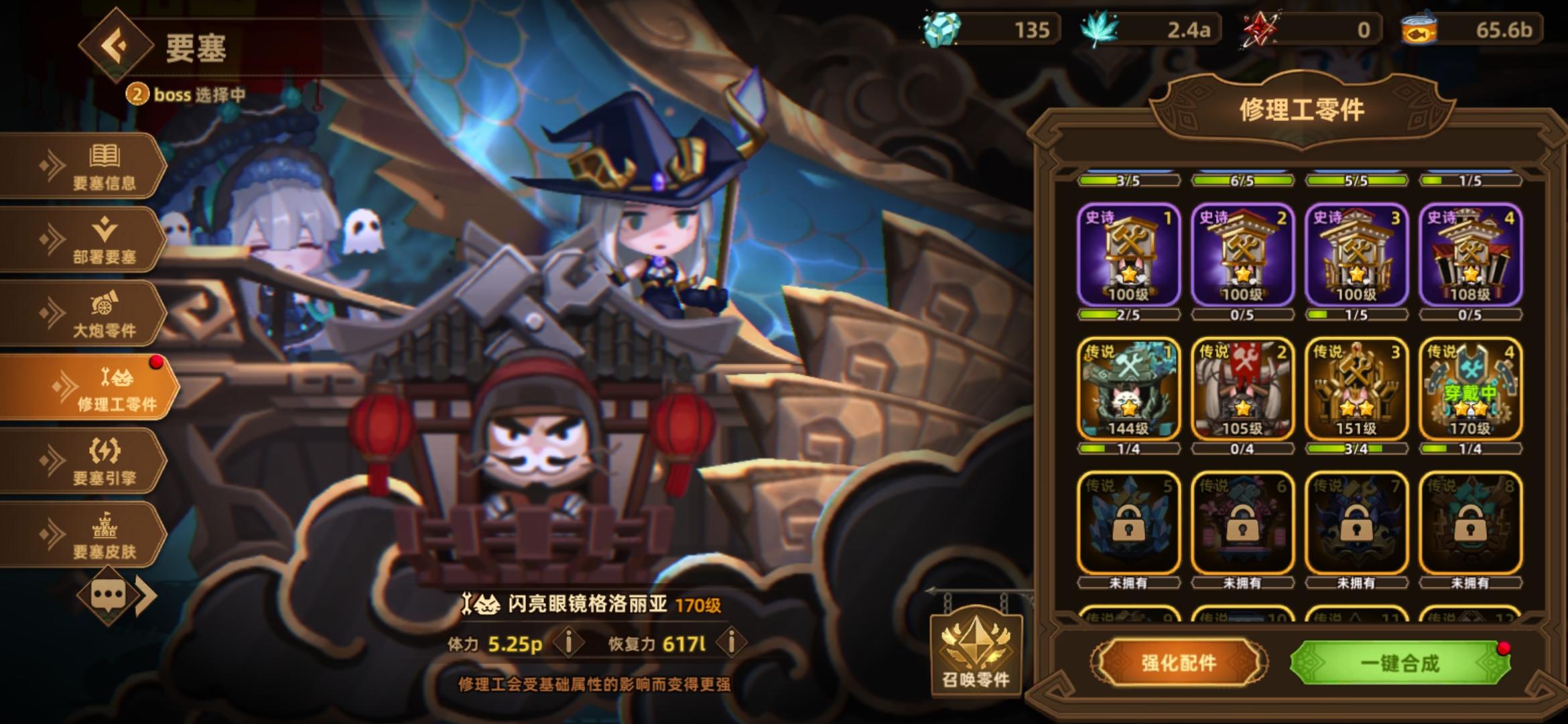The width and height of the screenshot is (1568, 724).
Task: Click the 3/5 green progress bar
Action: click(1129, 179)
